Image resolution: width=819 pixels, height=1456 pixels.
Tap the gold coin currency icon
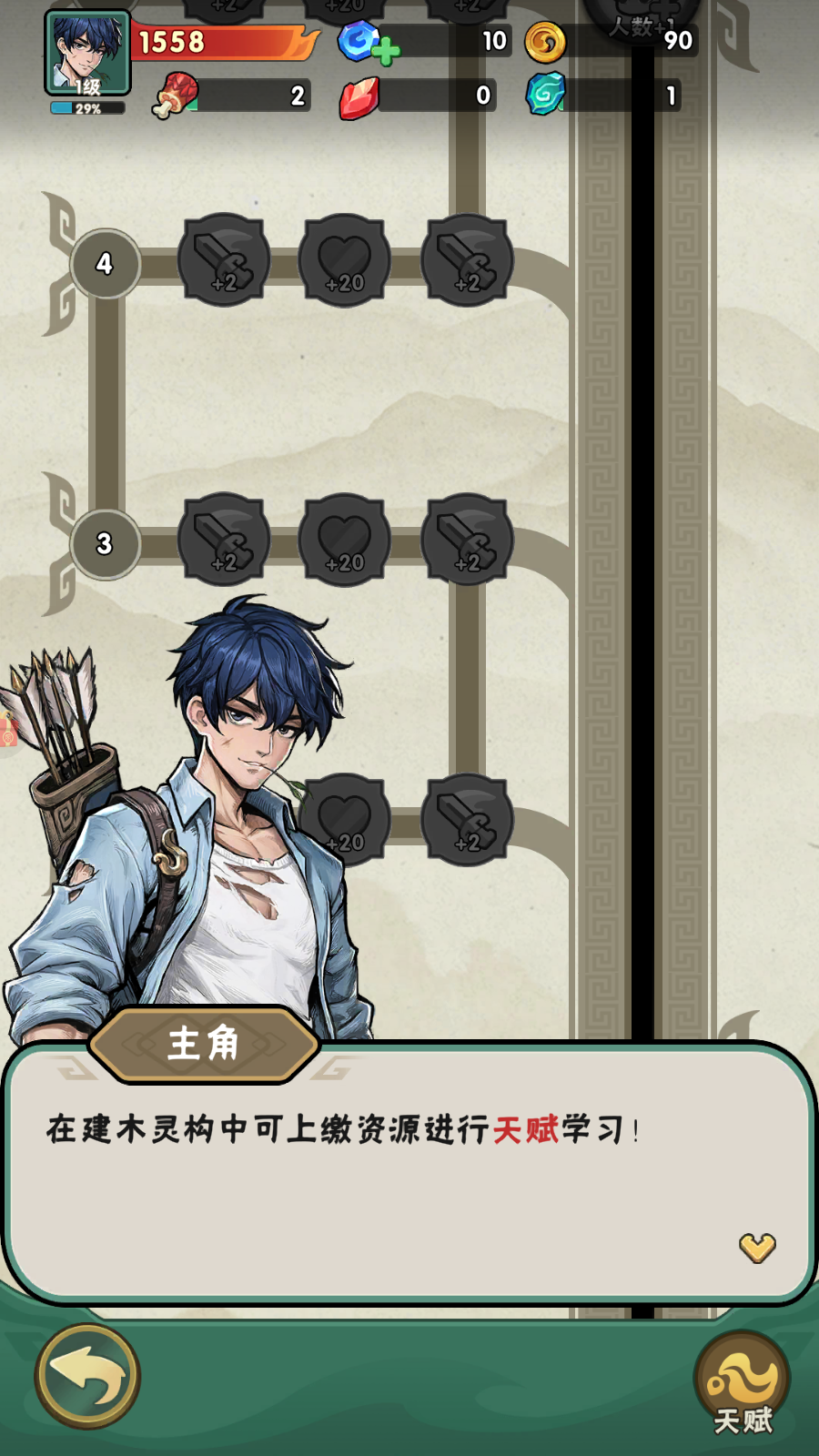(x=545, y=42)
